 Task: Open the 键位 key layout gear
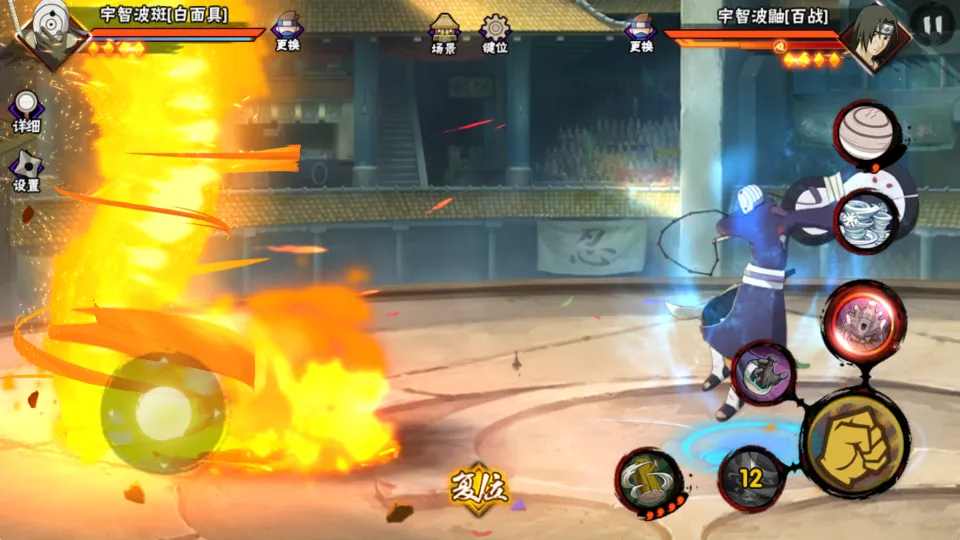click(495, 34)
